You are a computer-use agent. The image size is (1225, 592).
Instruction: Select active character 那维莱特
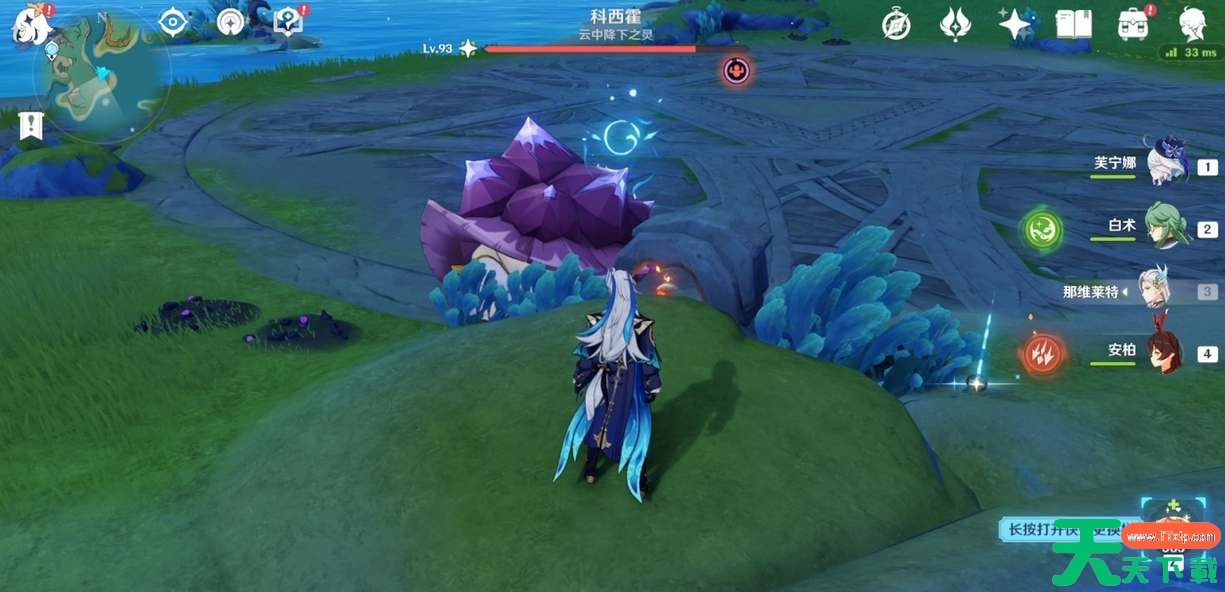[1160, 291]
